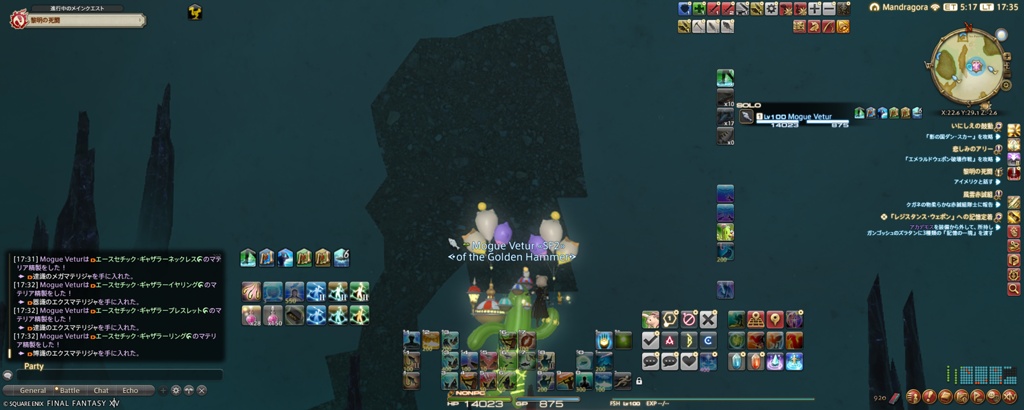Switch to the General chat tab
This screenshot has width=1024, height=410.
tap(33, 390)
